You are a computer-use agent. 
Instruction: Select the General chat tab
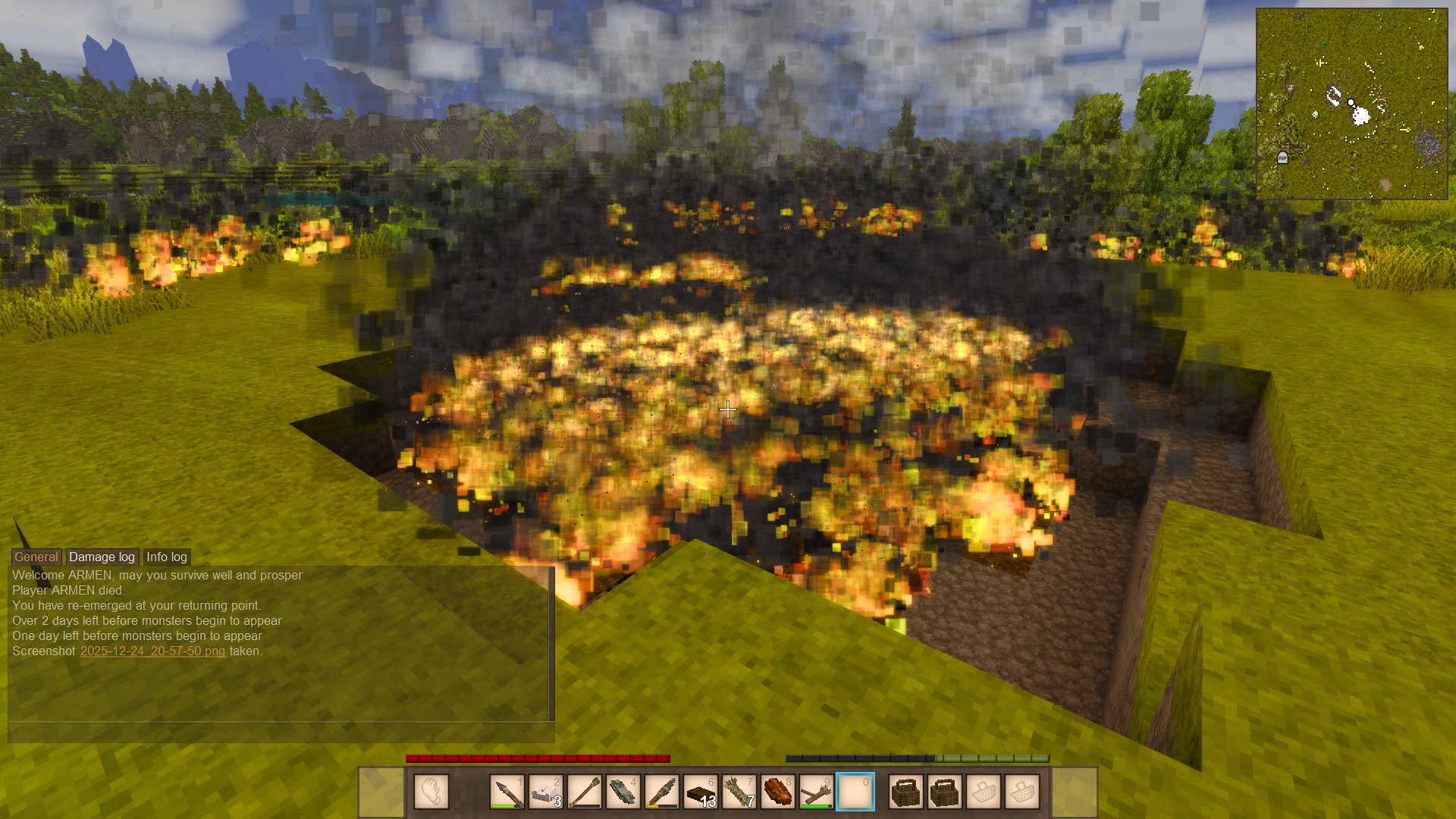point(36,557)
